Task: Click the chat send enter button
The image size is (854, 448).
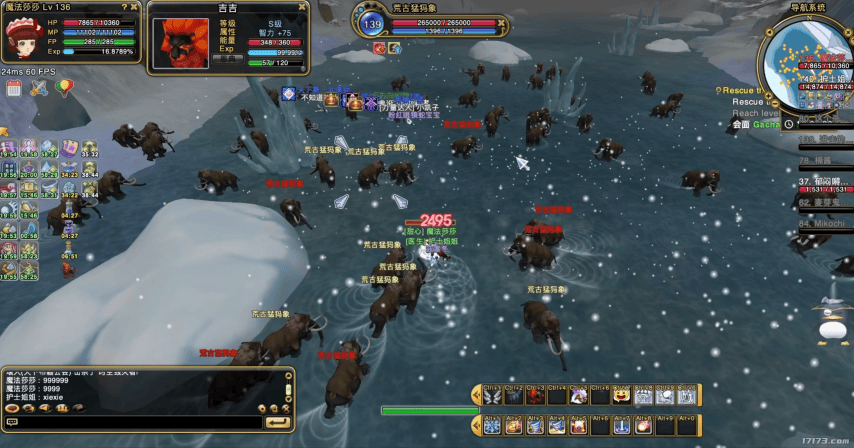Action: 277,422
